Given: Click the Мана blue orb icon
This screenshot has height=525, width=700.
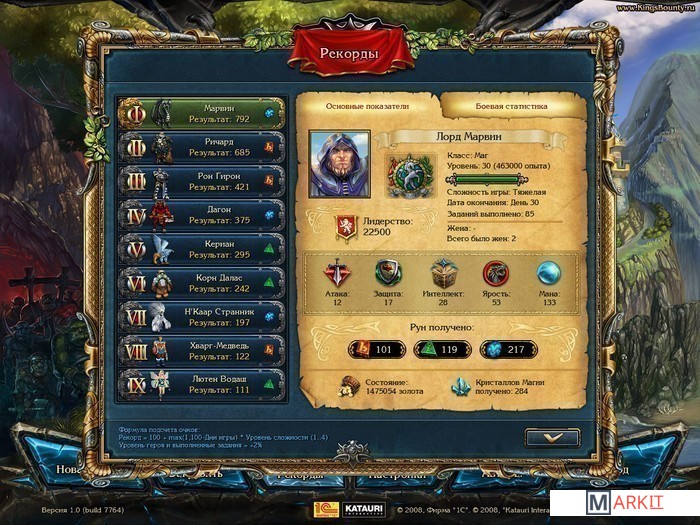Looking at the screenshot, I should click(549, 273).
